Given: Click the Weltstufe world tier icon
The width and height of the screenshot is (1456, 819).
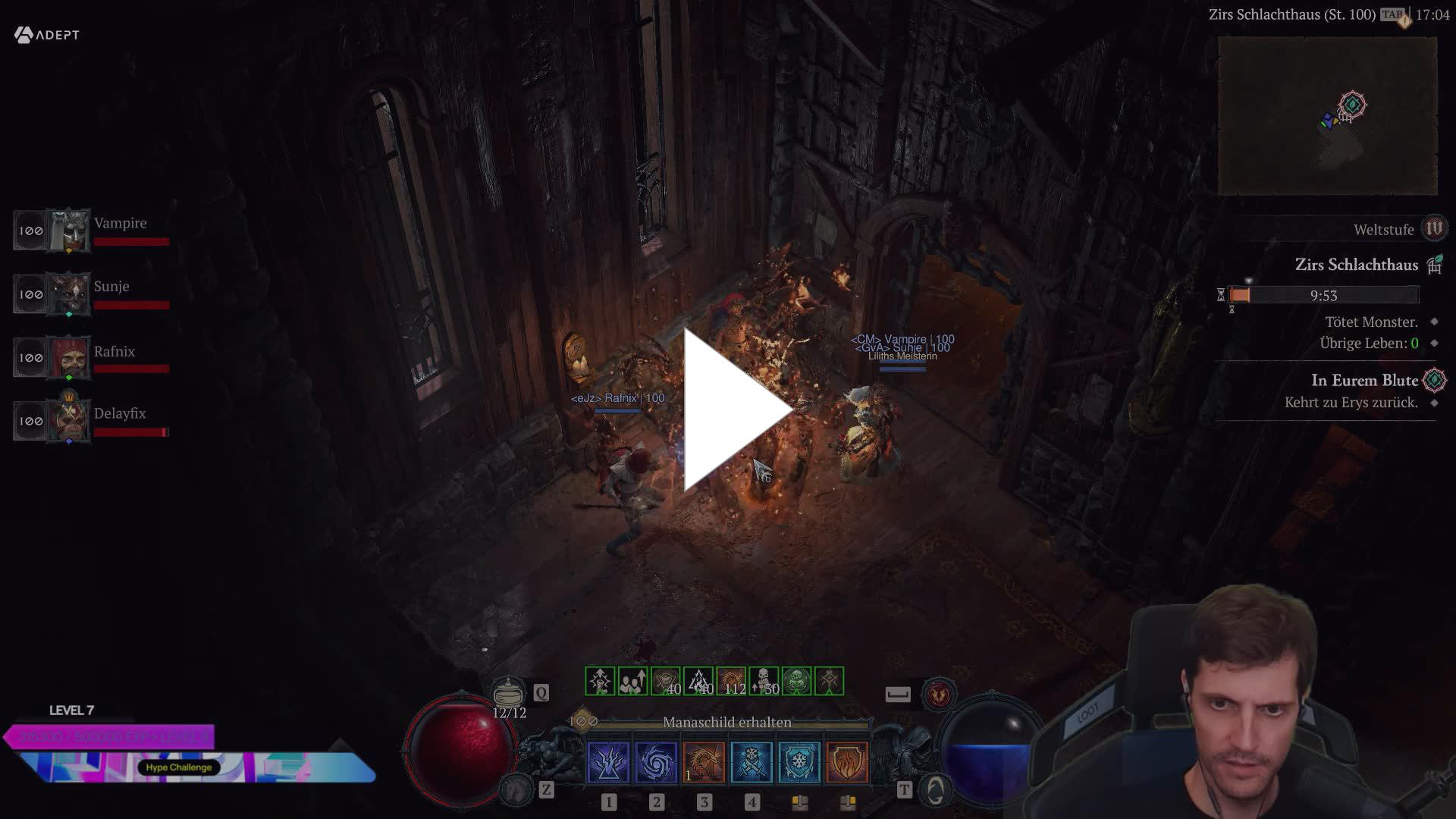Looking at the screenshot, I should 1433,228.
